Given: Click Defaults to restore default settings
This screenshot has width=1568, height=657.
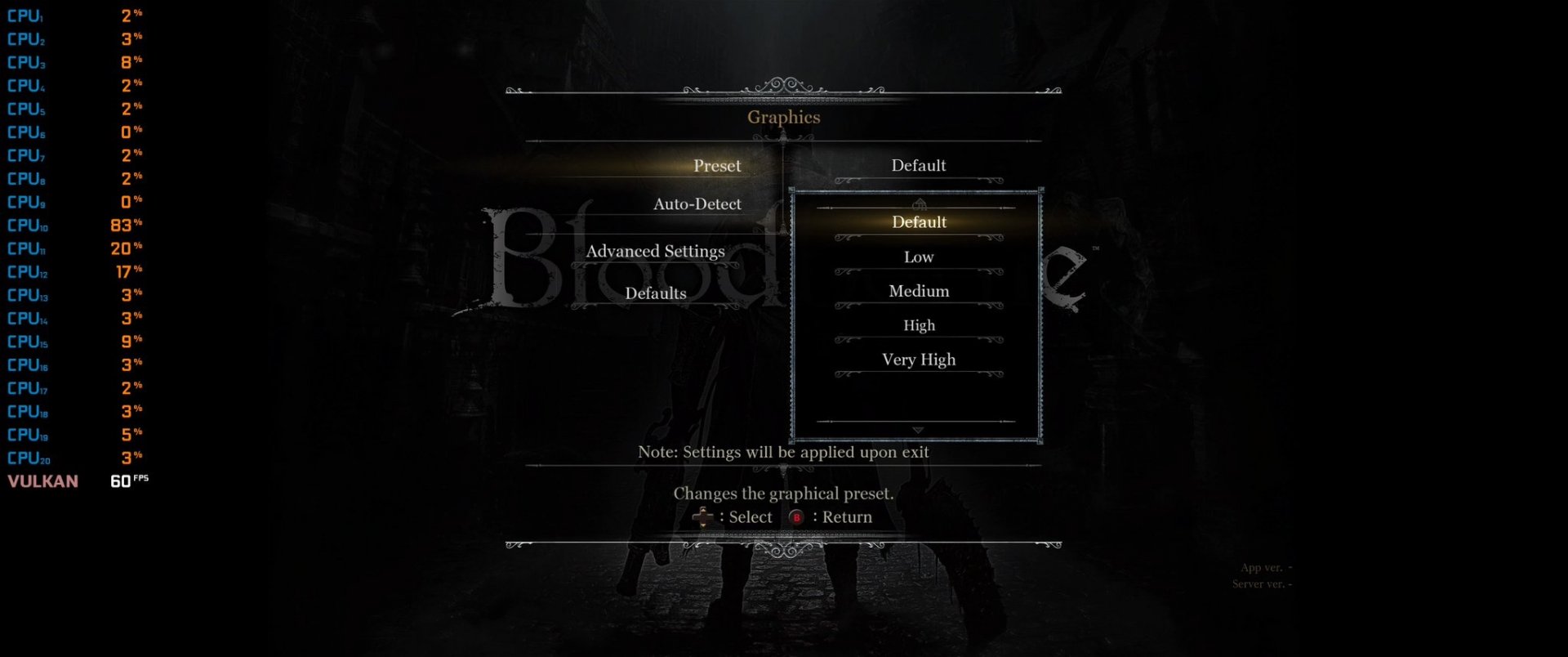Looking at the screenshot, I should pos(654,293).
